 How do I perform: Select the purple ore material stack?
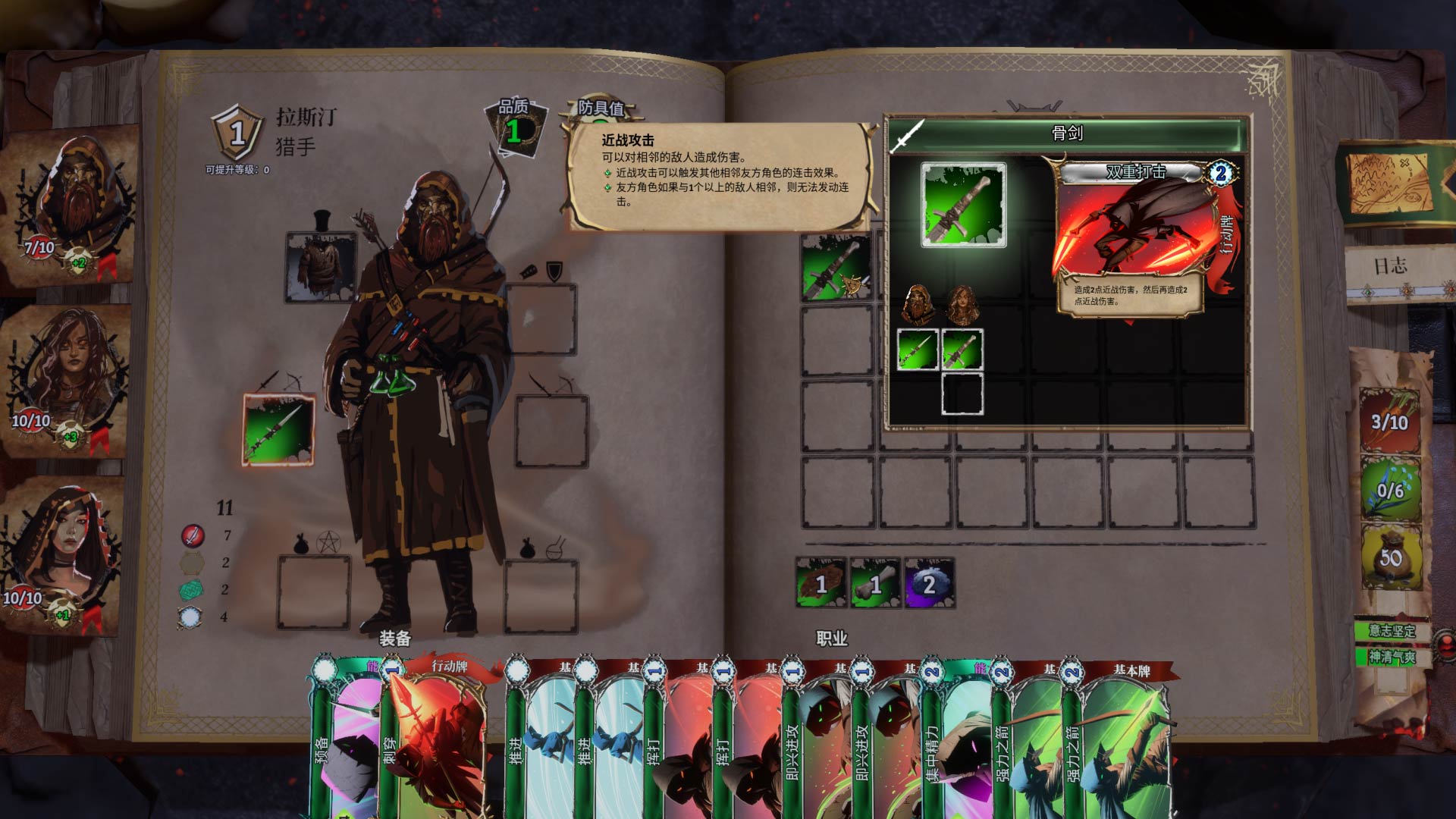[x=929, y=583]
